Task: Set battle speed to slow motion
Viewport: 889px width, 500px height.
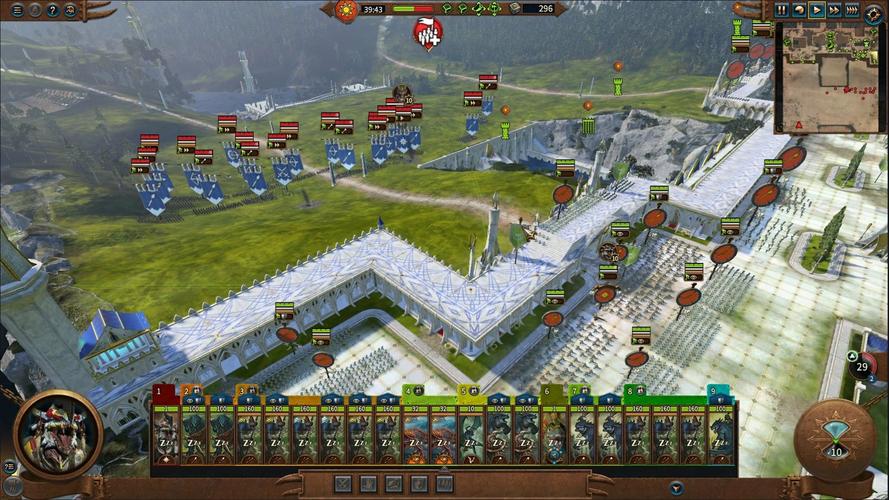Action: click(x=799, y=10)
